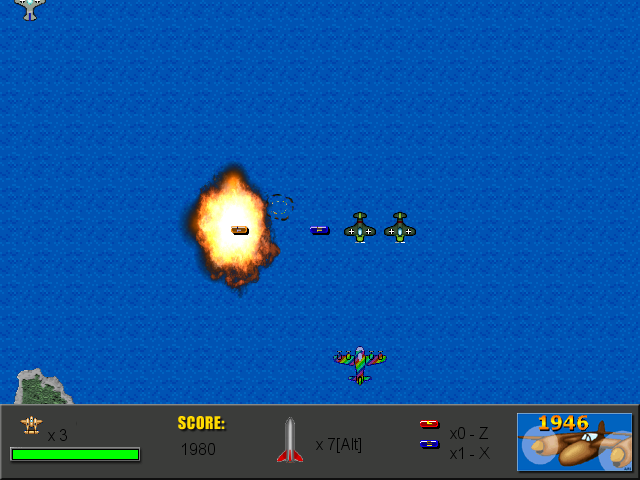Click the player lives plane icon
640x480 pixels.
(31, 426)
